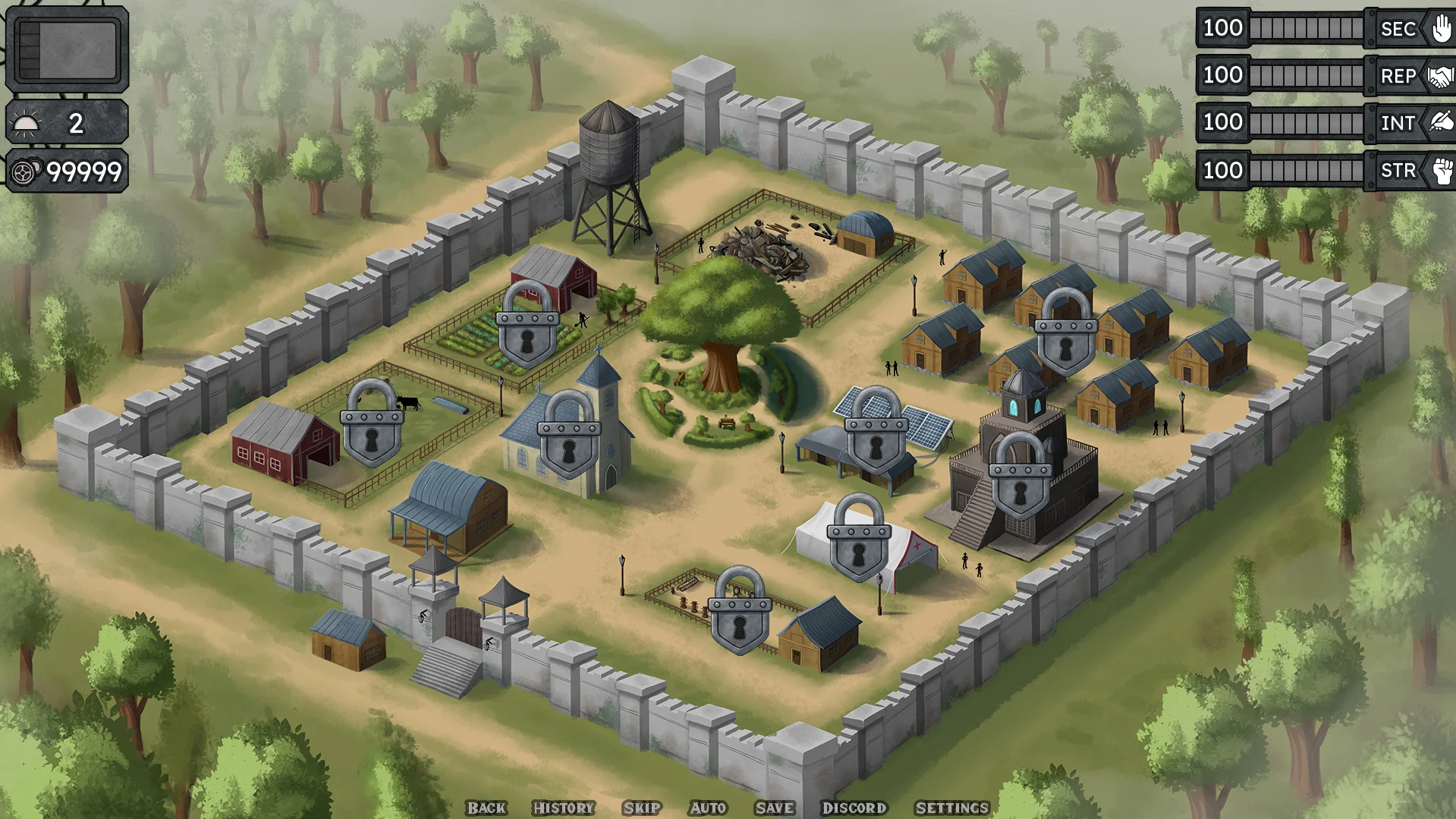Open the History log

(x=563, y=808)
